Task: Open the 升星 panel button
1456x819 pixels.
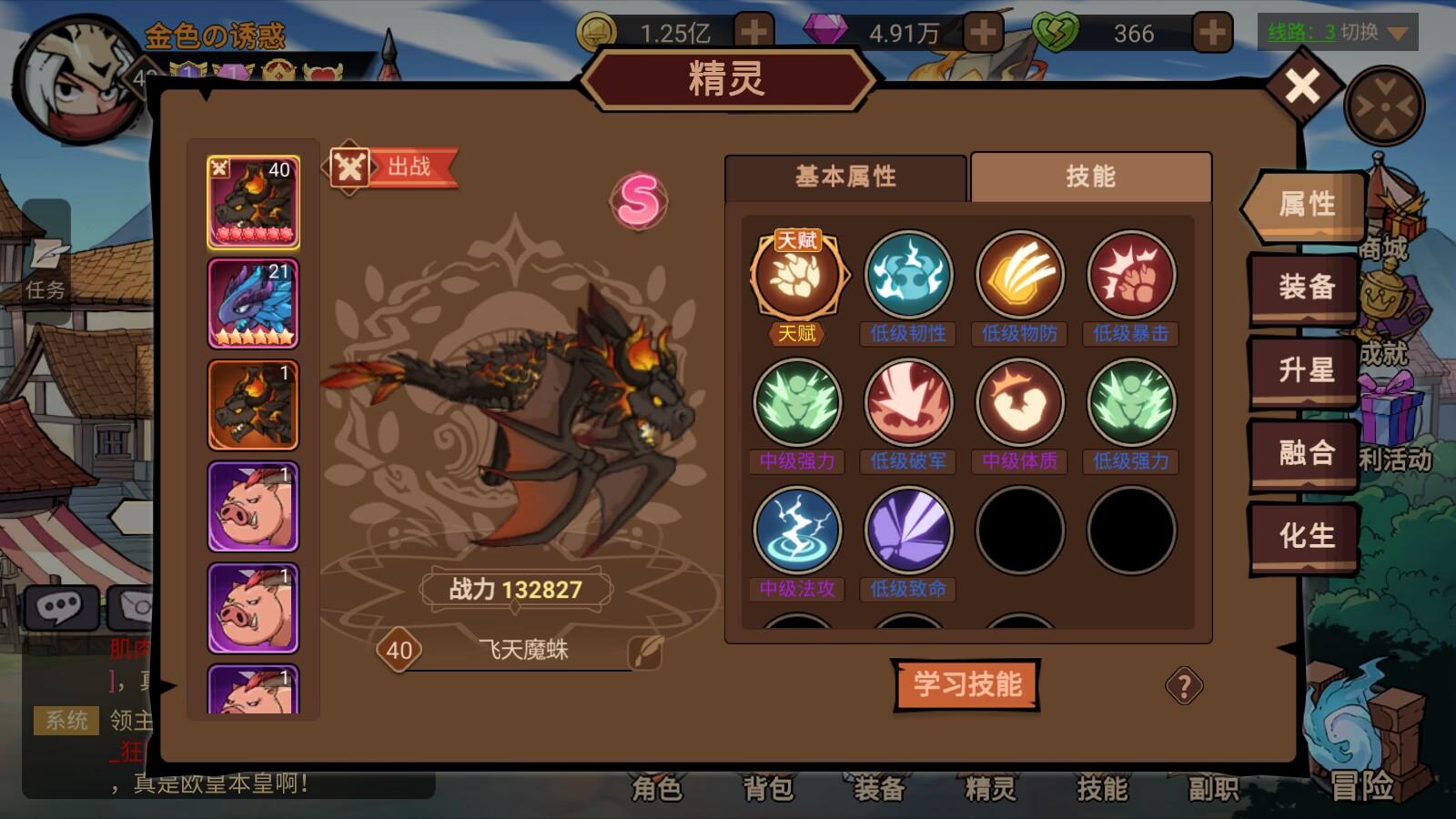Action: pyautogui.click(x=1303, y=370)
